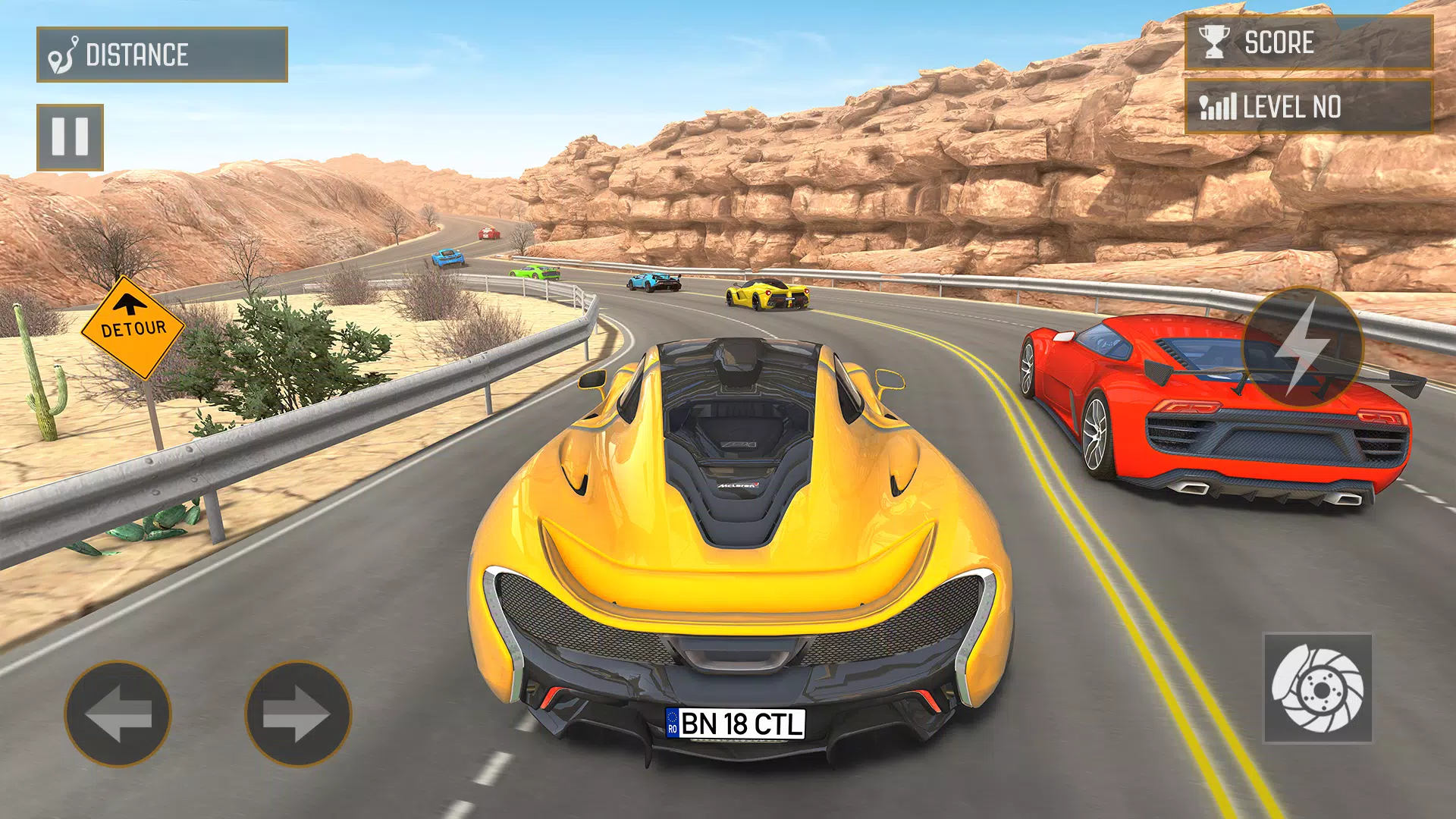
Task: Open the Distance display panel
Action: (160, 54)
